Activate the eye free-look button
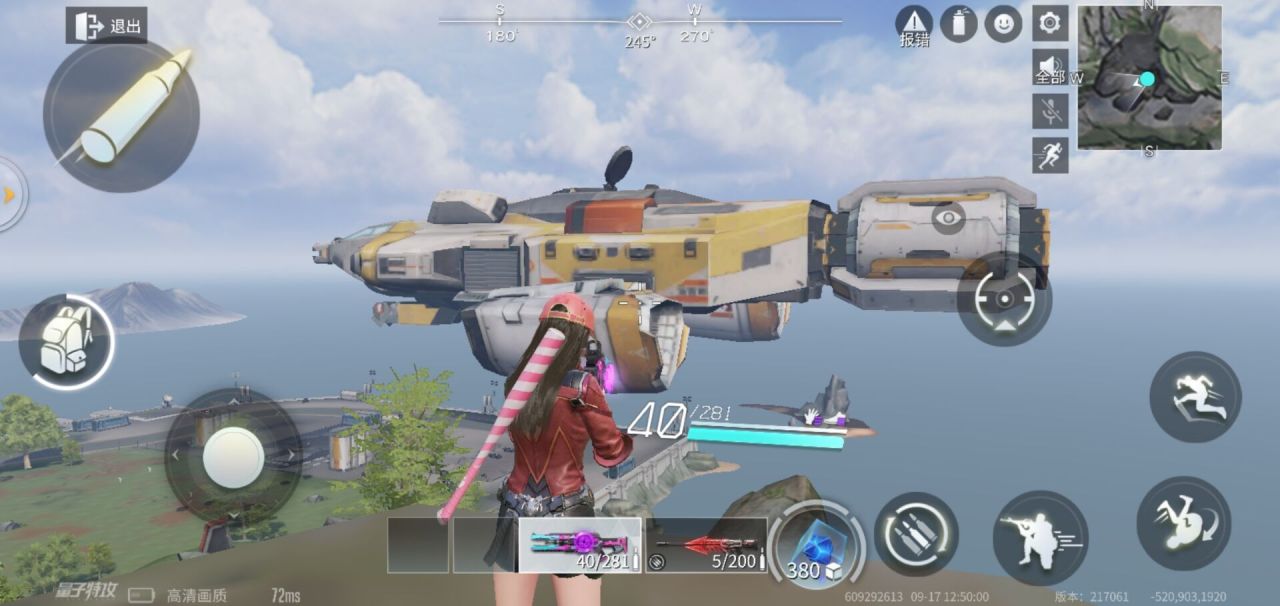The image size is (1280, 606). (x=948, y=218)
